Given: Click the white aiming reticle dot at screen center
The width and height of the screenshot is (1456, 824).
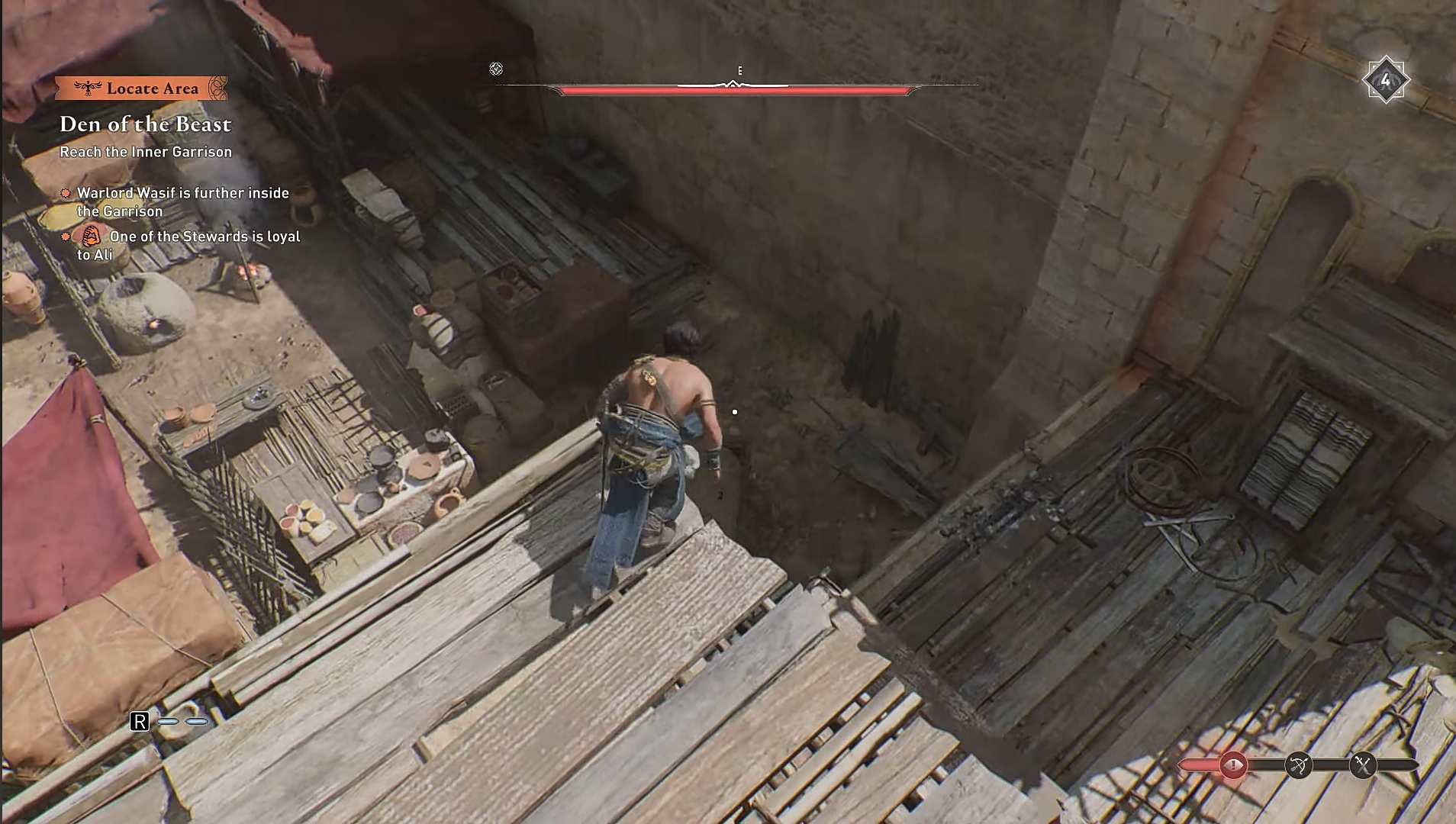Looking at the screenshot, I should click(x=735, y=411).
